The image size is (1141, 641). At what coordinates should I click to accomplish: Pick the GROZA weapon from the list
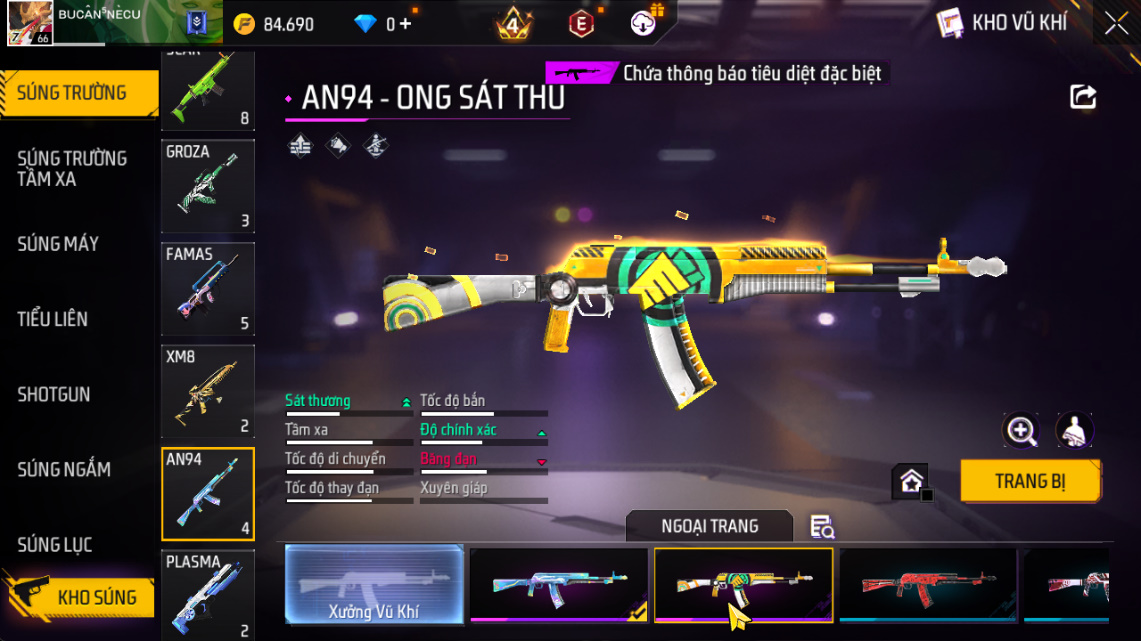coord(208,186)
